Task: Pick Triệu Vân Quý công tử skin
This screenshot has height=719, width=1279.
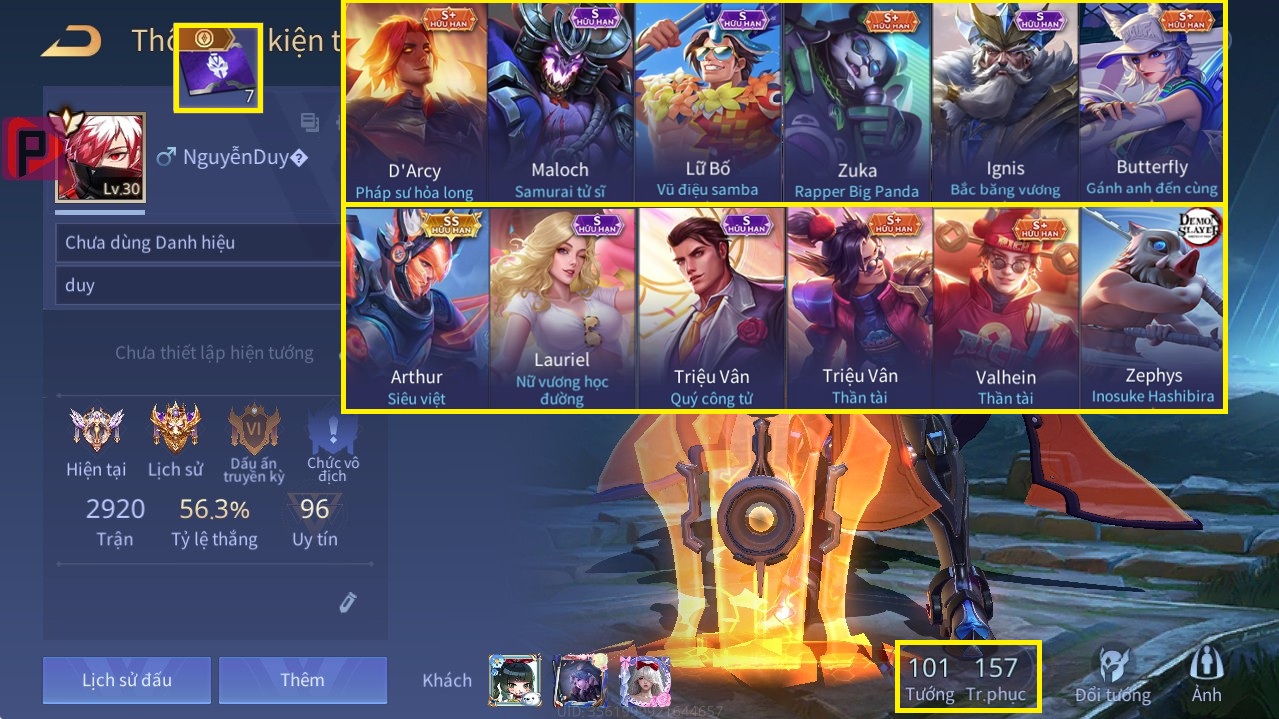Action: 711,308
